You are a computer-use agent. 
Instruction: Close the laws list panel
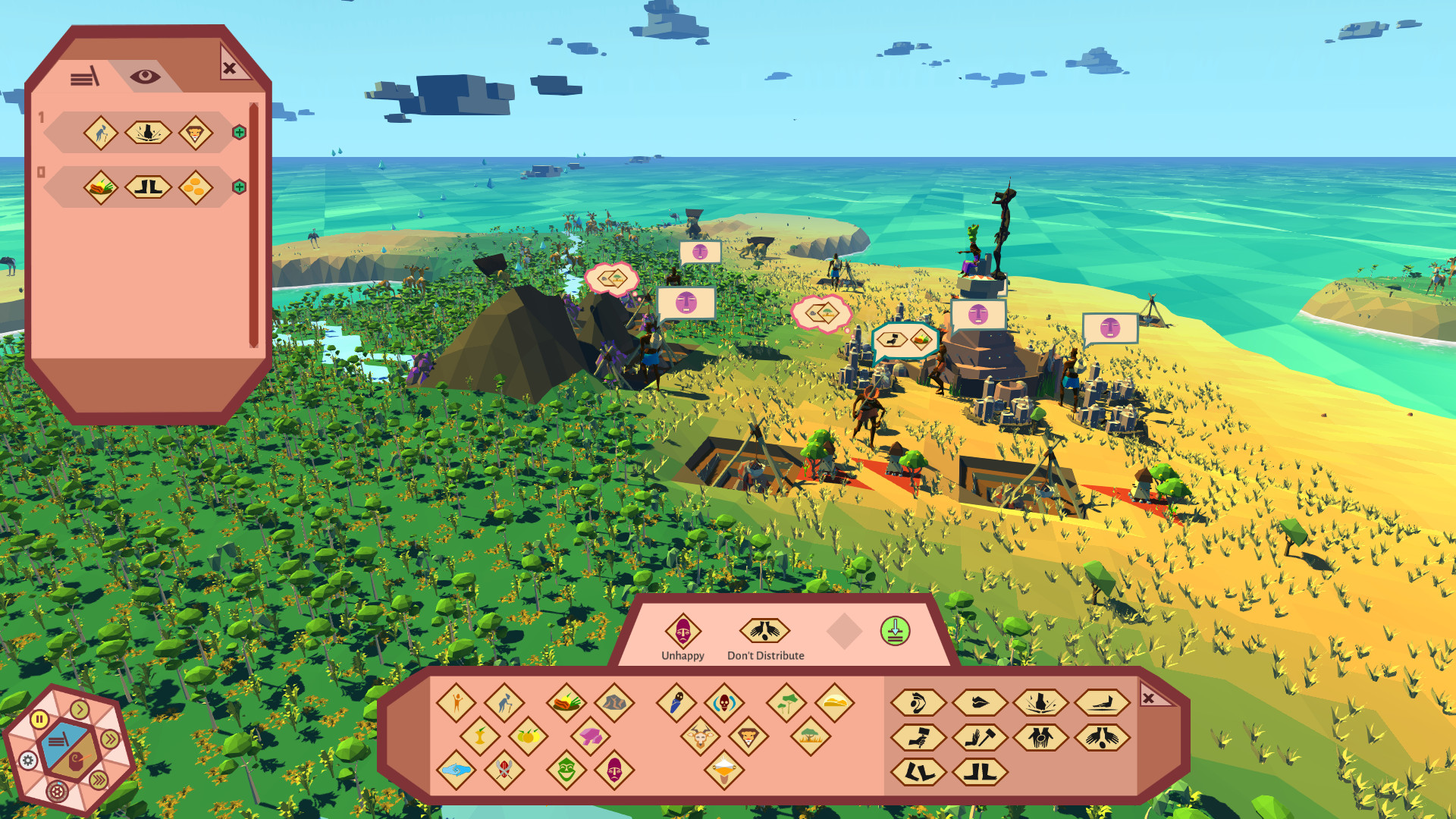point(229,68)
